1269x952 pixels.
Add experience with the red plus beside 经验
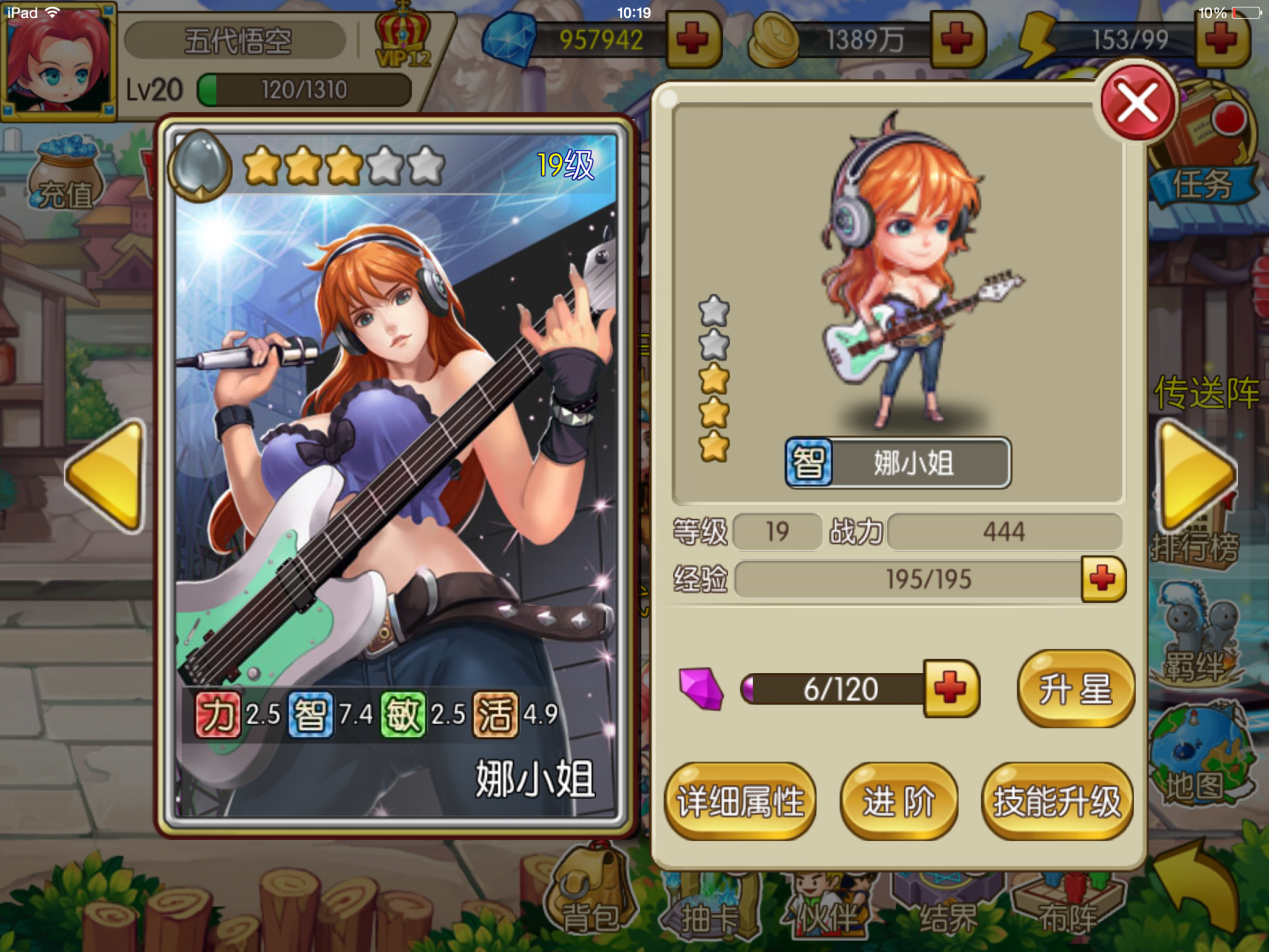[1103, 580]
